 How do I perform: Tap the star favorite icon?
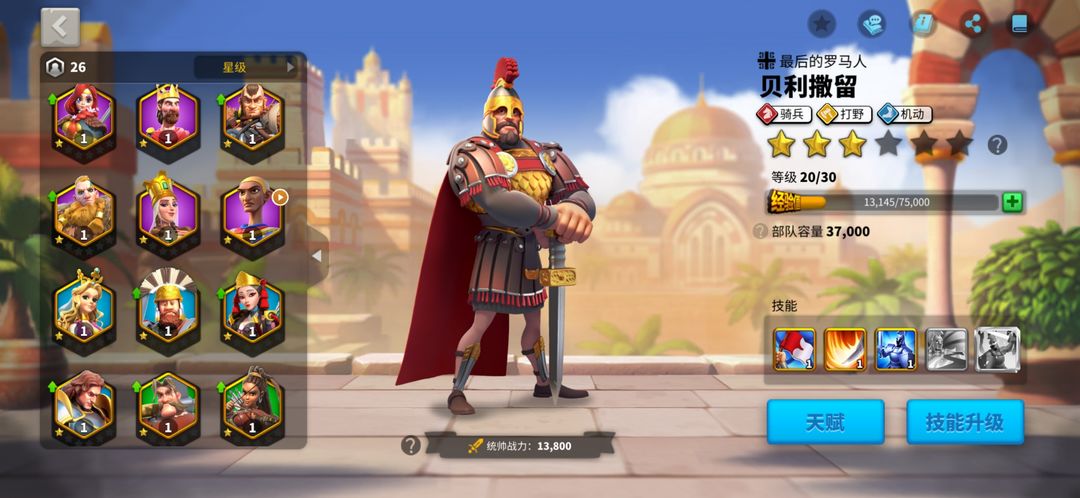(821, 23)
